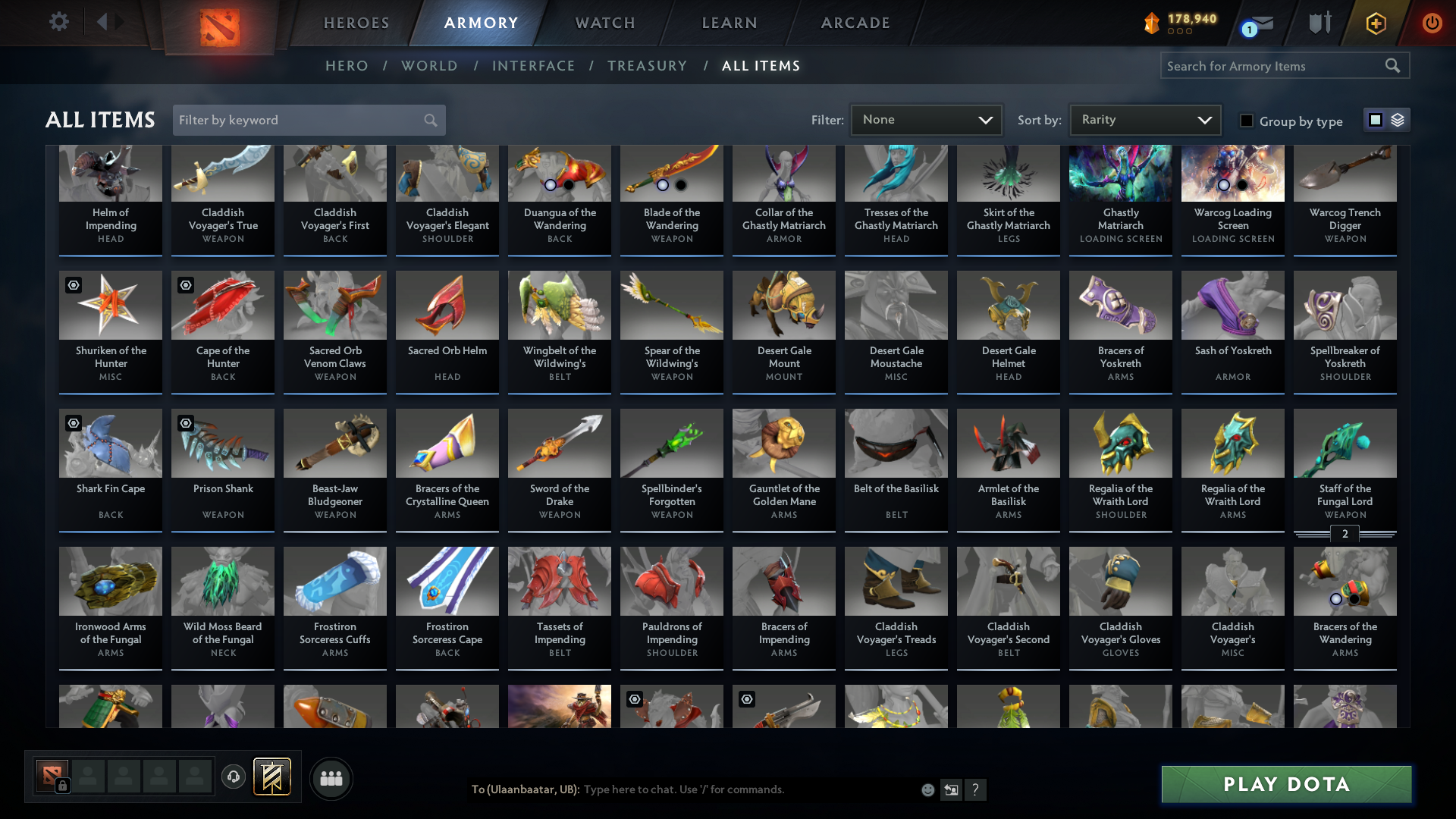
Task: Open Dota Plus with the hexagon plus icon
Action: 1375,23
